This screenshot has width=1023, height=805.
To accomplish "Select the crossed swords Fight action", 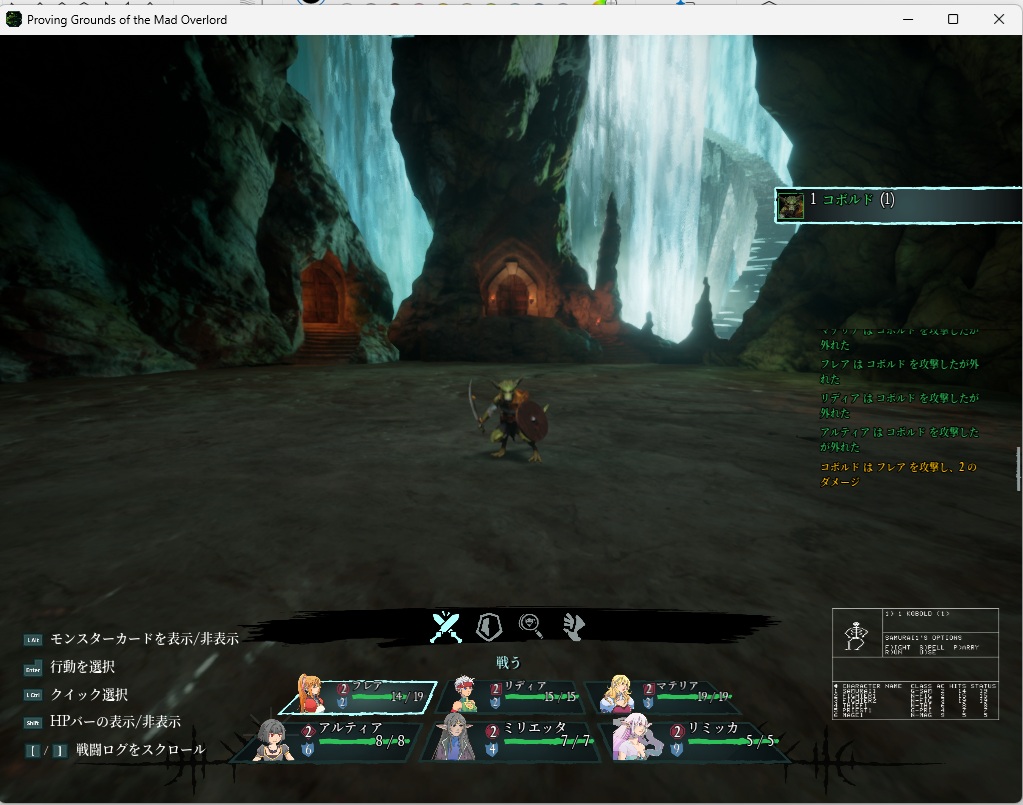I will tap(446, 627).
